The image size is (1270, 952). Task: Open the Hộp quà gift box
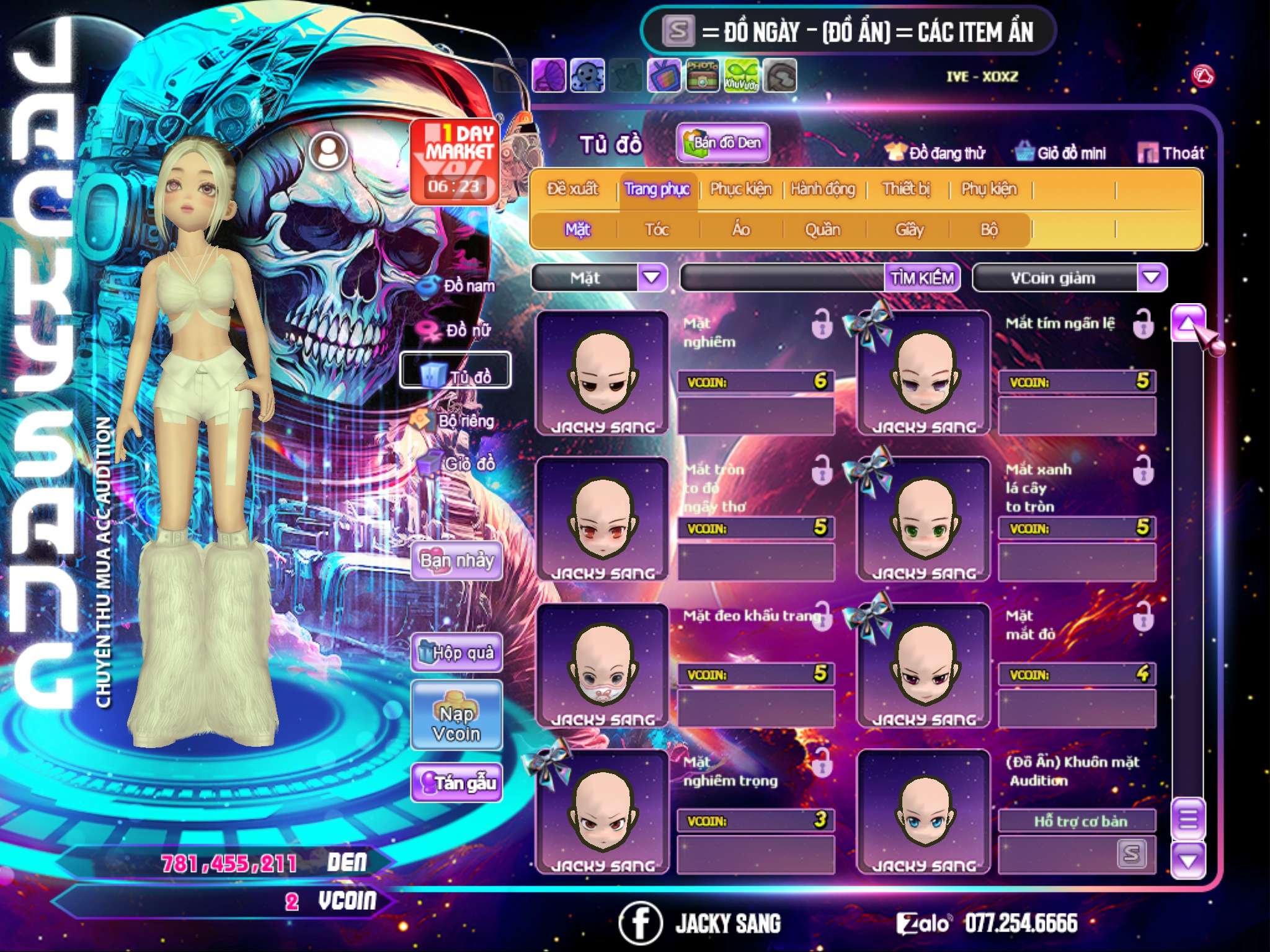click(x=456, y=652)
